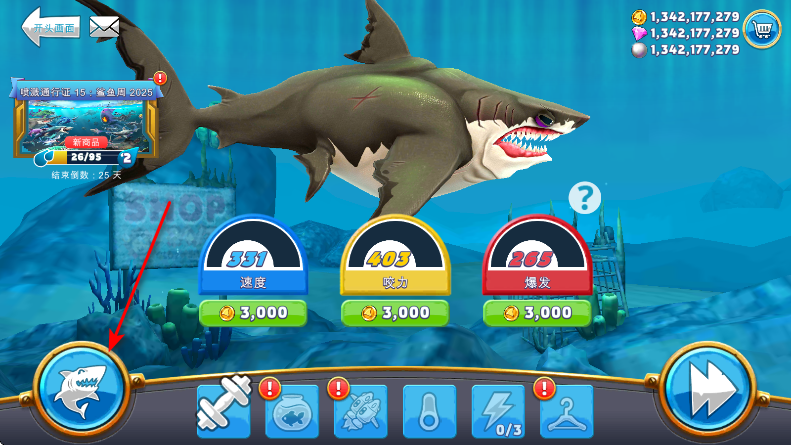Open the shark selection button

(x=81, y=388)
